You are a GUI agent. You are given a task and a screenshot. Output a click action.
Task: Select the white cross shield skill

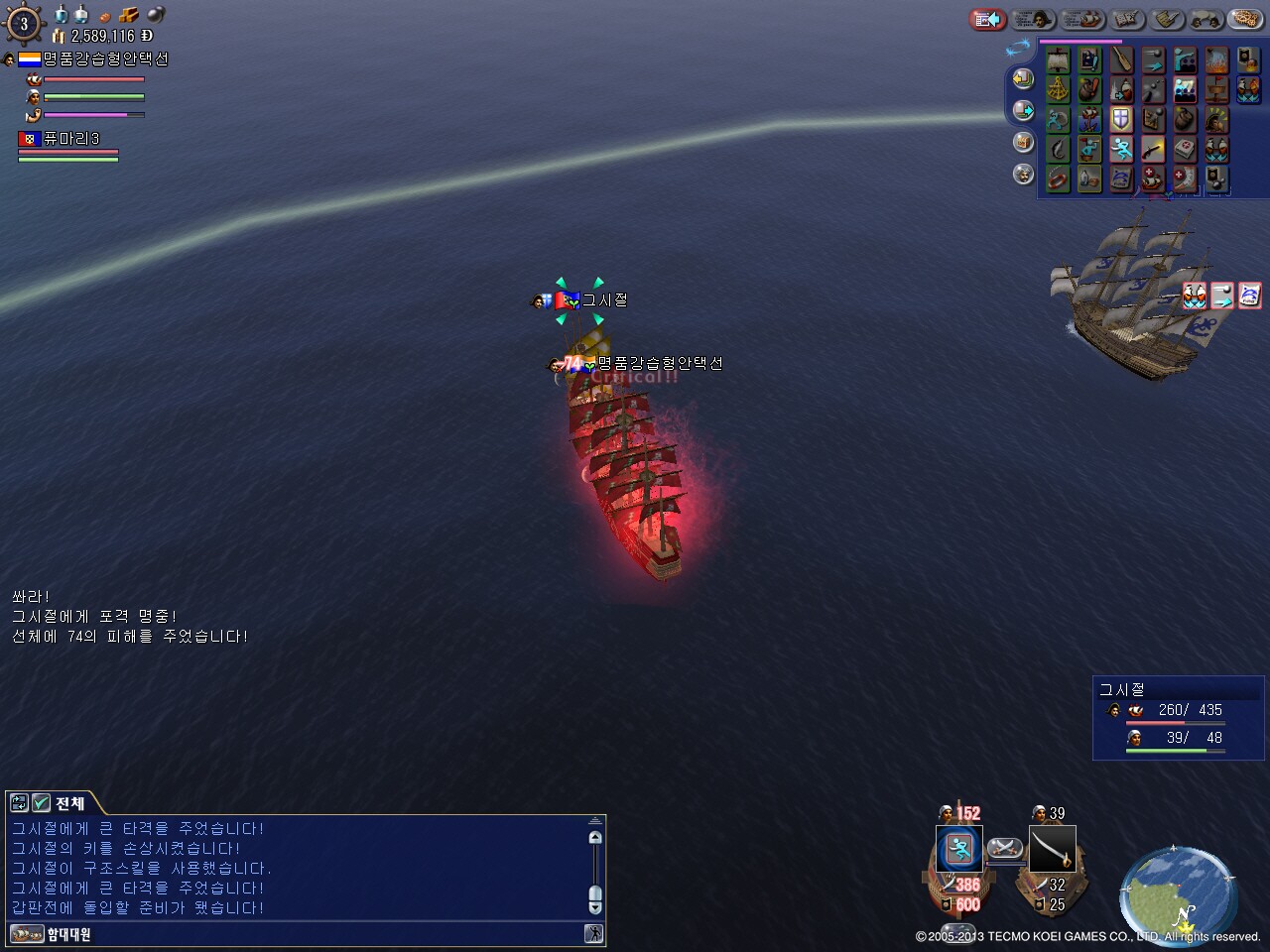[x=1121, y=120]
